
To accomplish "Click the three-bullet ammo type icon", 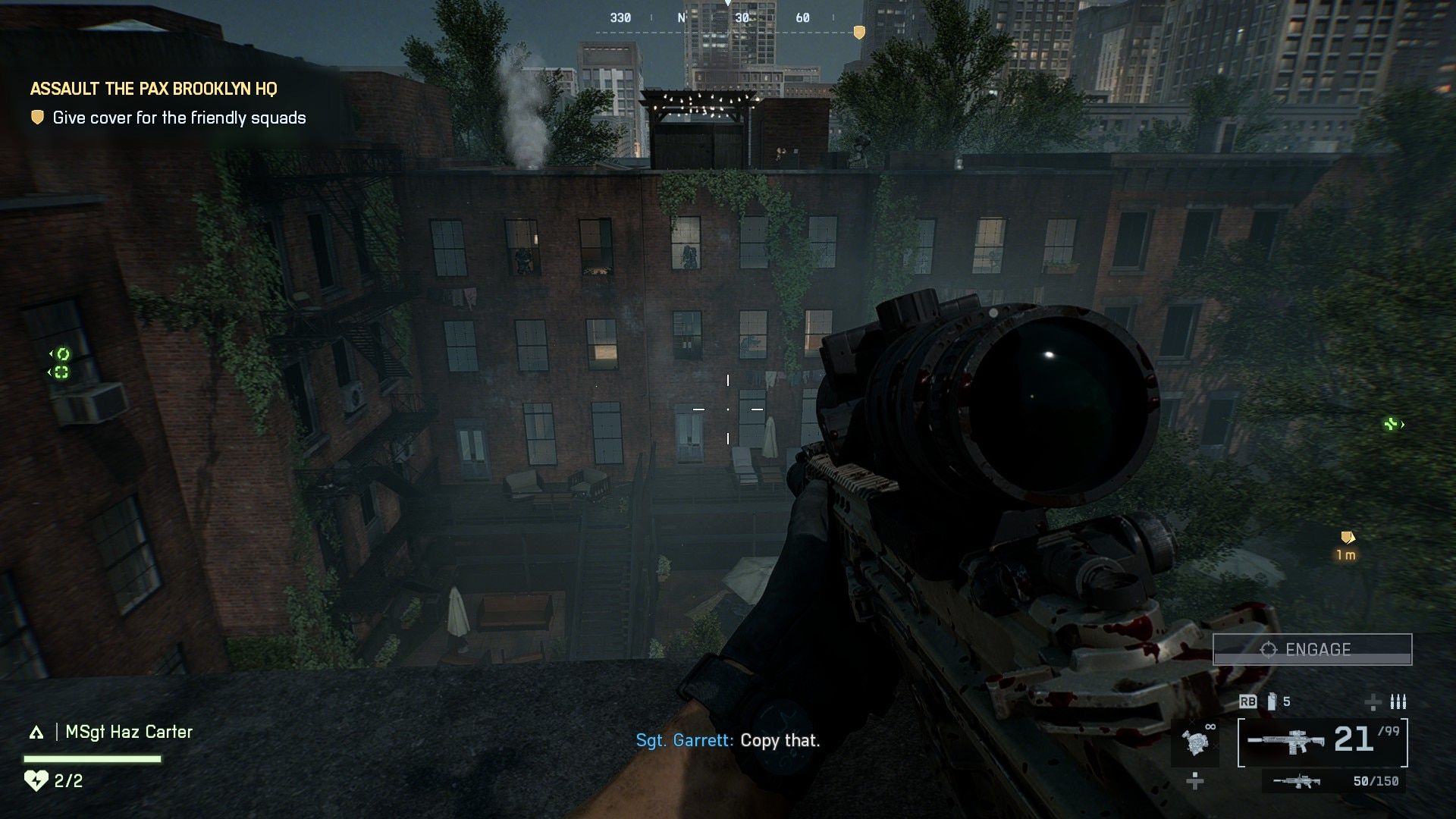I will 1399,702.
